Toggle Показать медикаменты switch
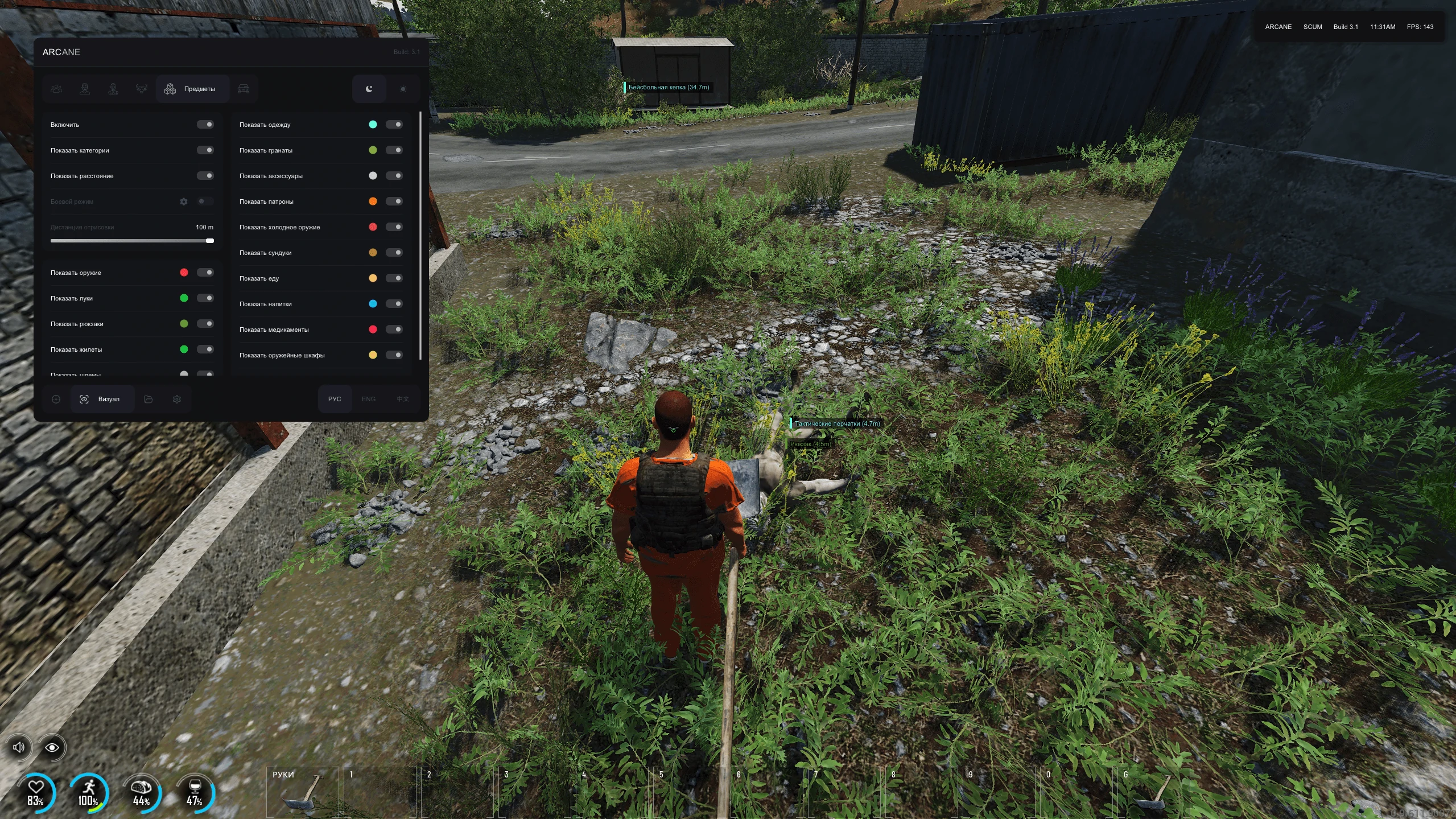 394,330
